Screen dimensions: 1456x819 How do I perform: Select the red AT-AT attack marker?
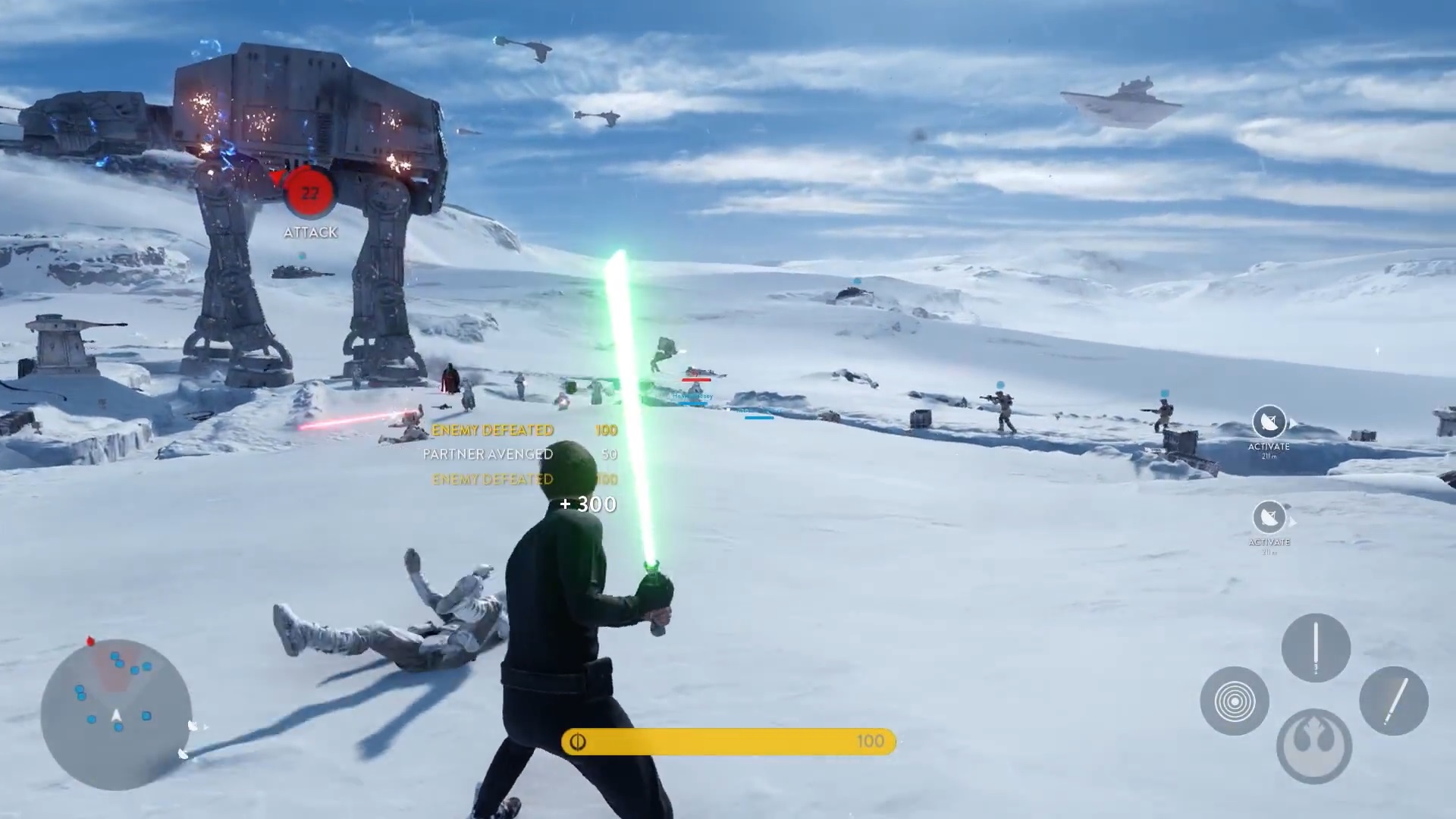[x=309, y=193]
